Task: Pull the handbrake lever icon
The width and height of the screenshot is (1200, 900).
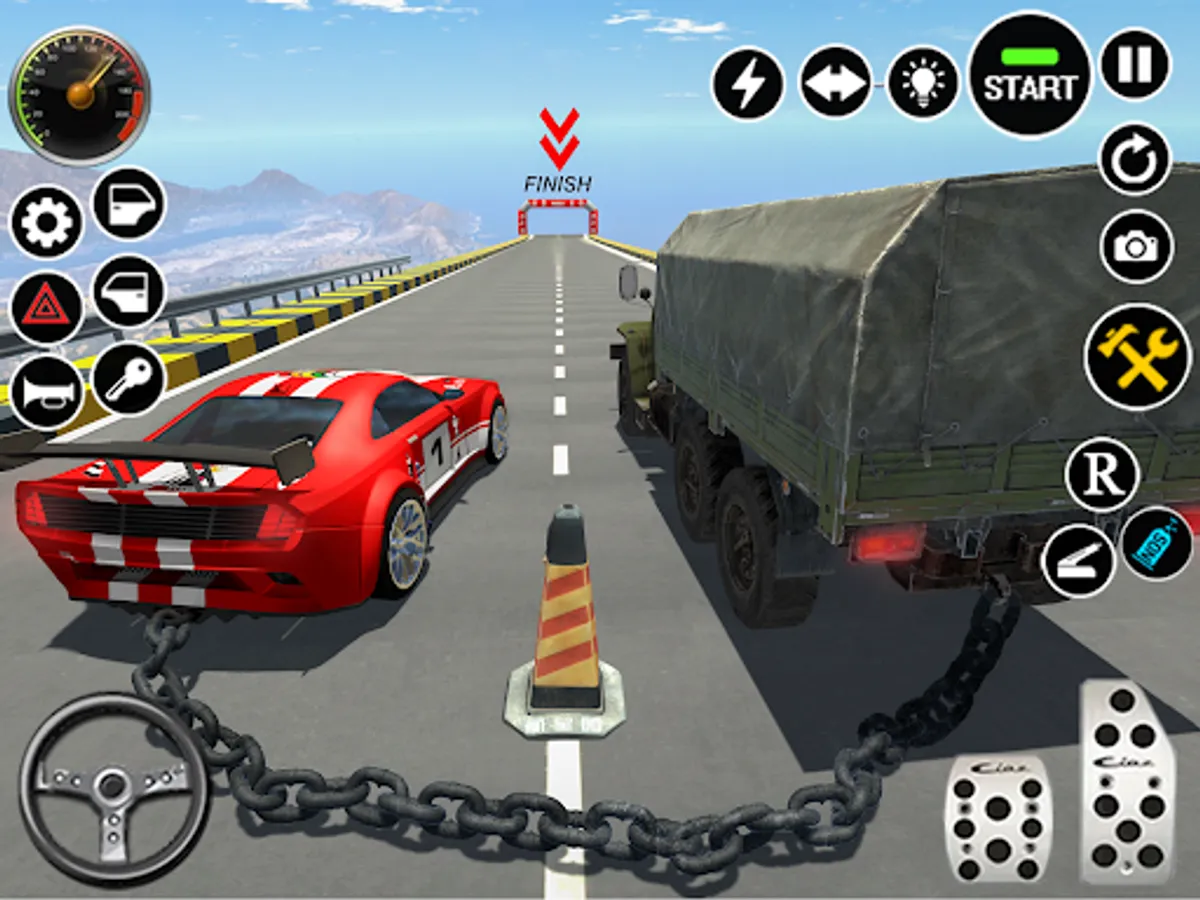Action: point(1078,562)
